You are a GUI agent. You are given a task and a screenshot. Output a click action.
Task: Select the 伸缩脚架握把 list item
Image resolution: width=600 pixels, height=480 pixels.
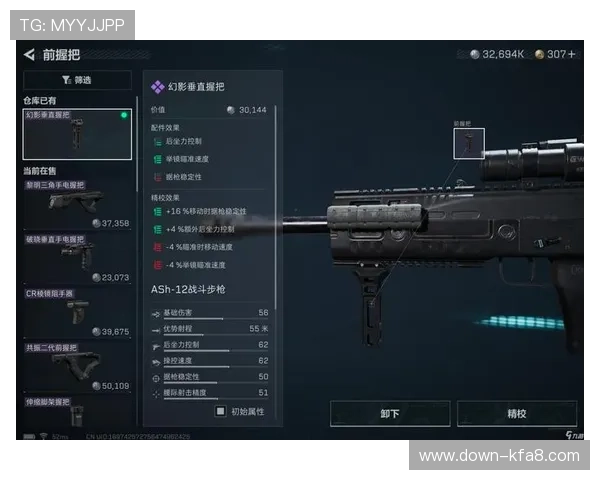click(77, 412)
